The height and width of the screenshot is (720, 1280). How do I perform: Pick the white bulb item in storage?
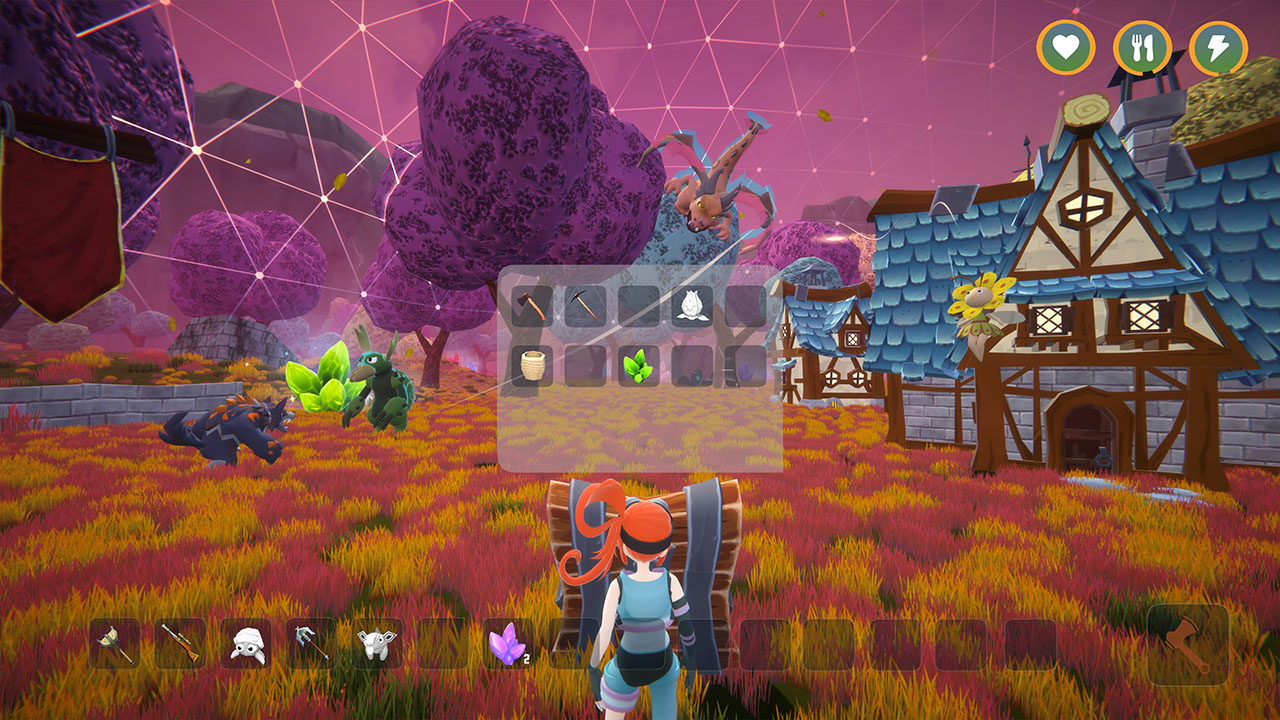693,306
